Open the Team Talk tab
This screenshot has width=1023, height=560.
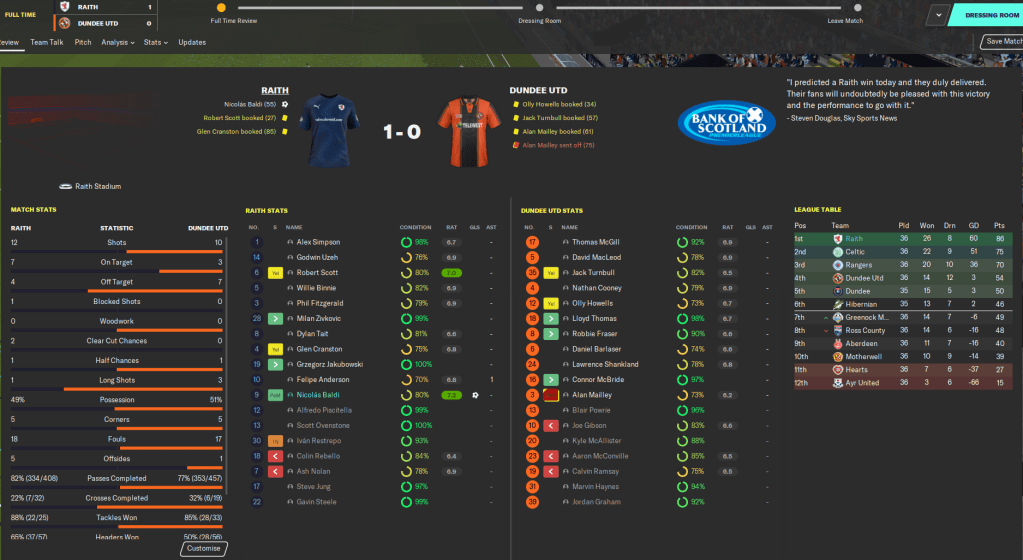pos(47,42)
